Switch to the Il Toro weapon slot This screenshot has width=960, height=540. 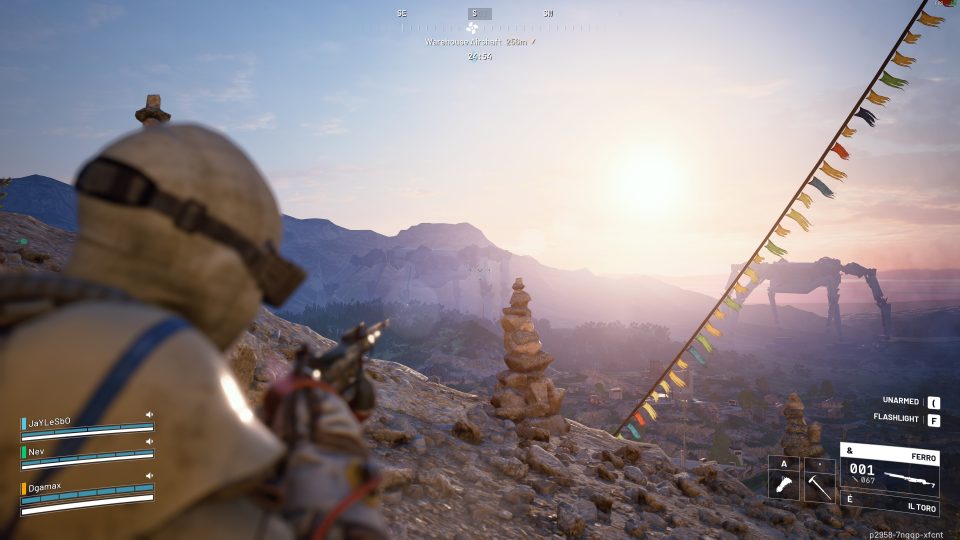tap(889, 507)
